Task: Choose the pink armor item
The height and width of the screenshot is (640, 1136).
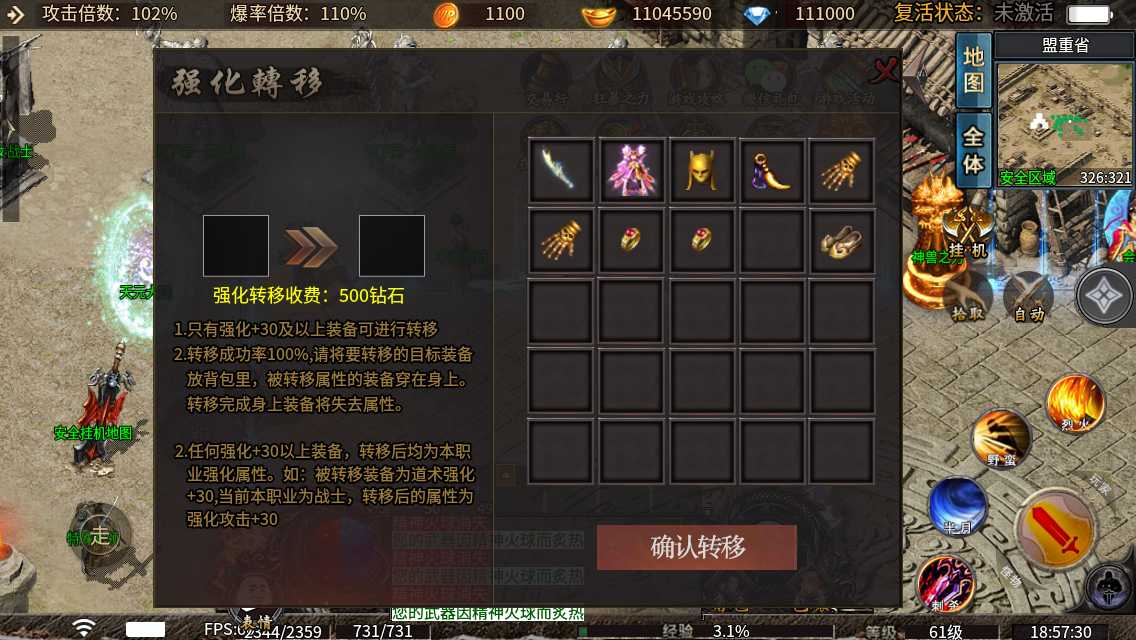Action: pos(631,170)
